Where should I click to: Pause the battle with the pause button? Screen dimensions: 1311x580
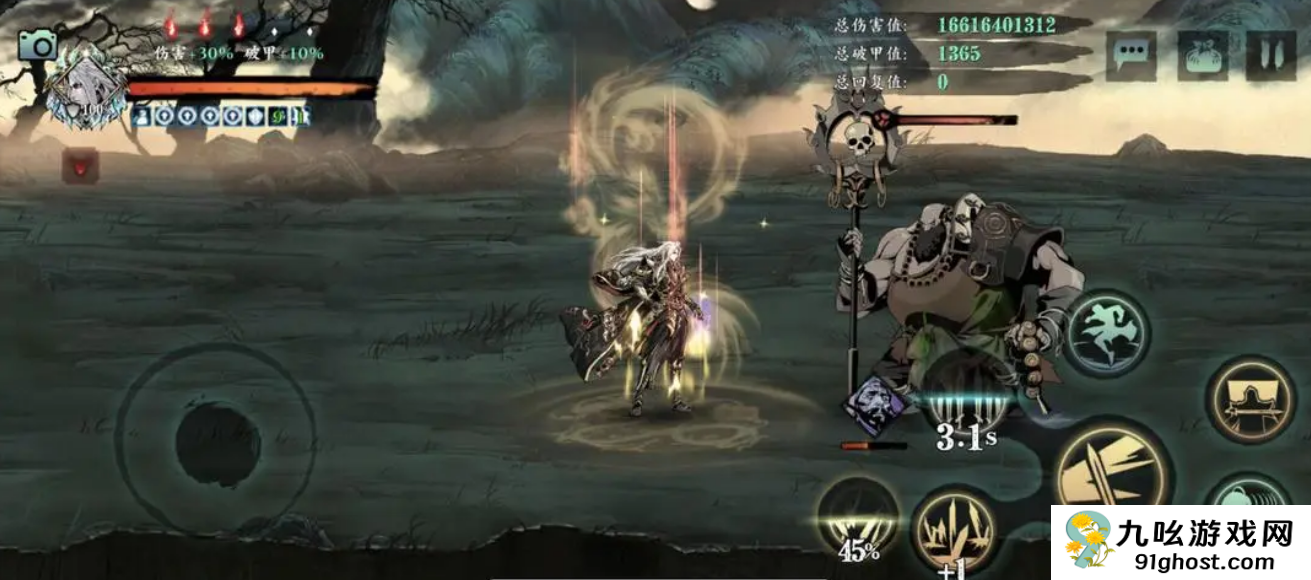1270,56
